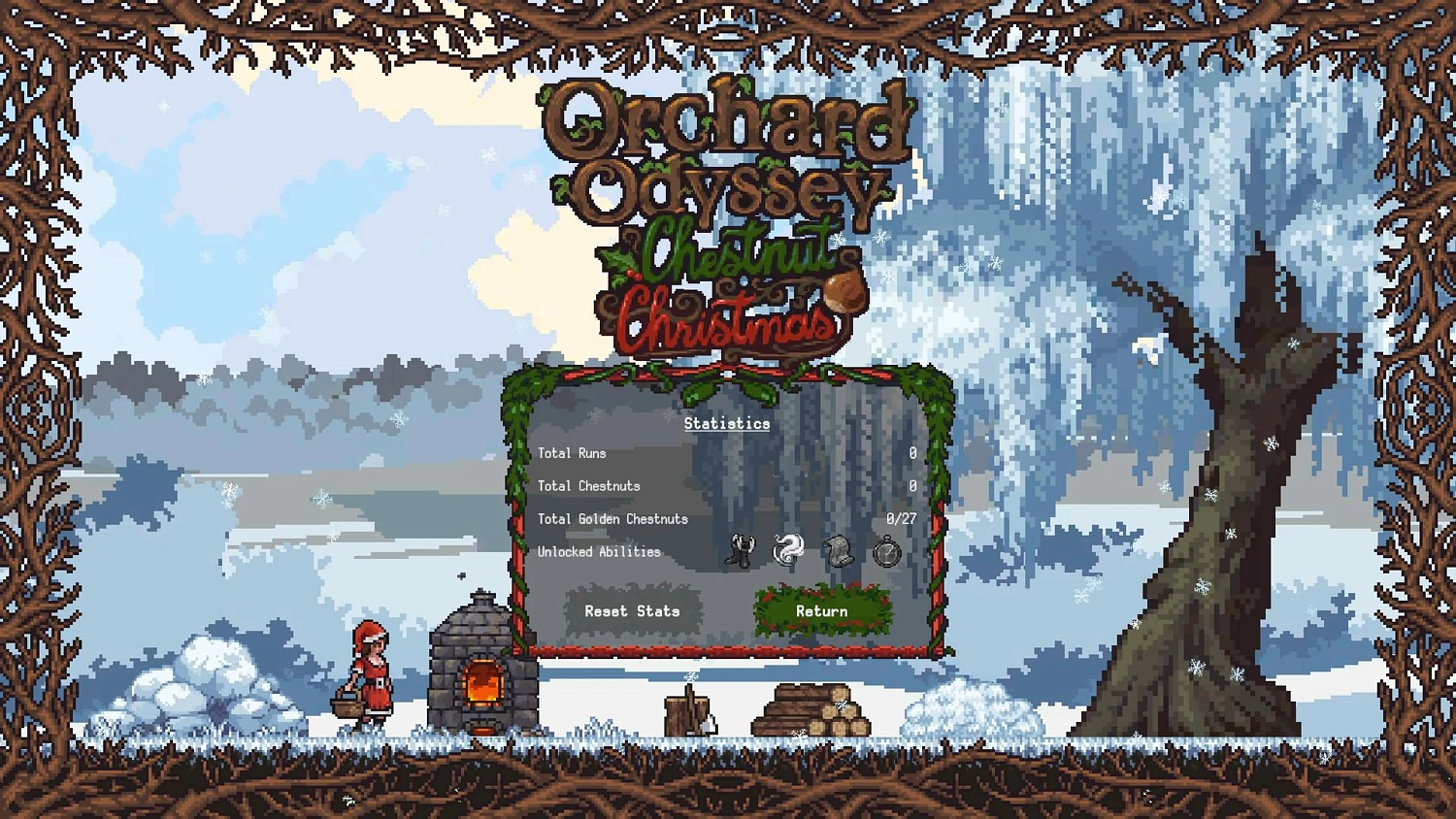Open the Statistics panel header
The width and height of the screenshot is (1456, 819).
click(726, 423)
